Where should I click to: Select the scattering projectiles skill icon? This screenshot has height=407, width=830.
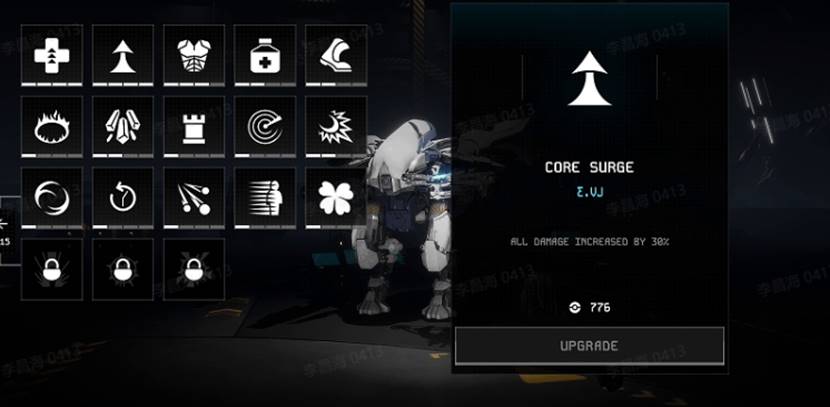tap(194, 197)
